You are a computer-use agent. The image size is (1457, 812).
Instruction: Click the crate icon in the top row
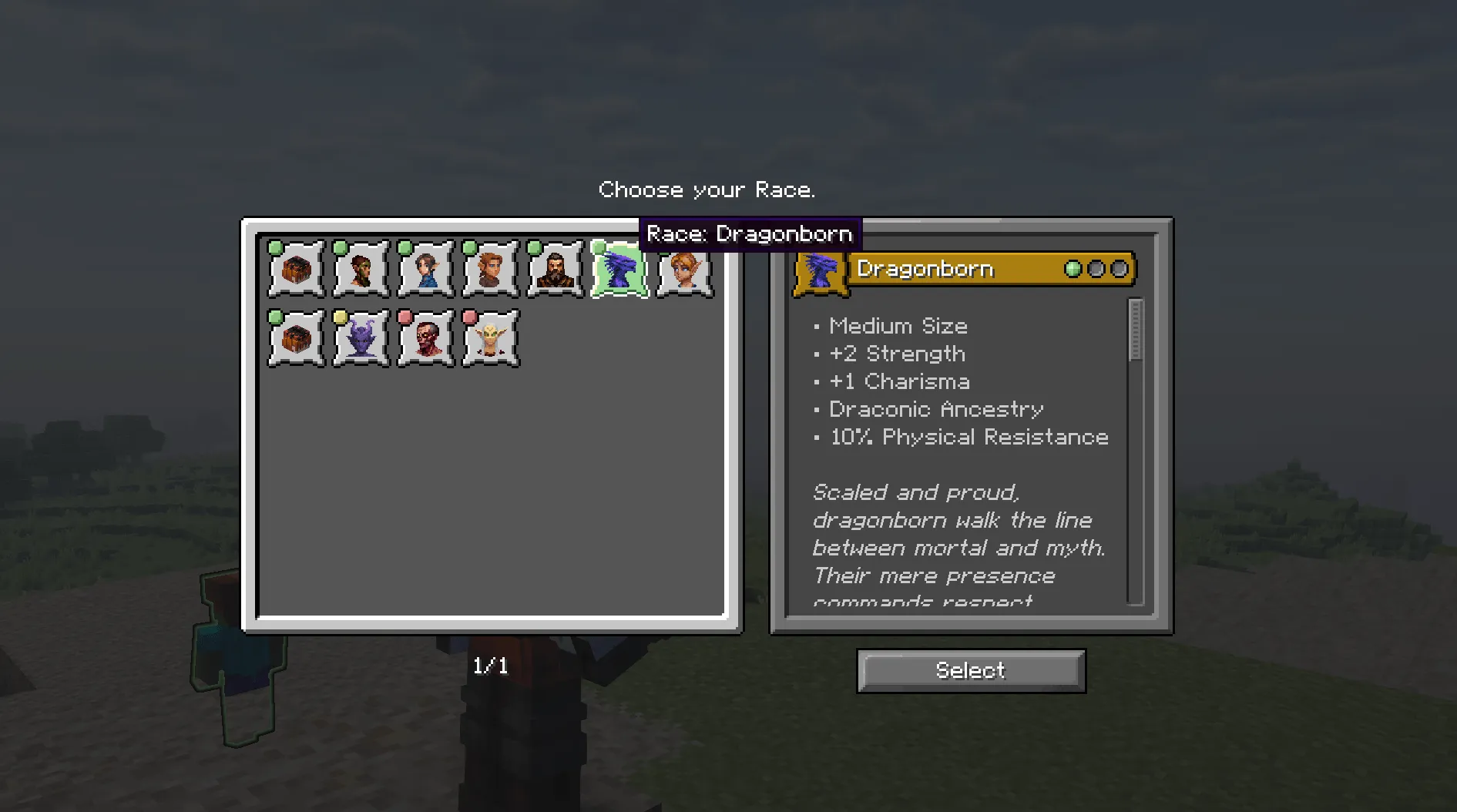point(295,270)
